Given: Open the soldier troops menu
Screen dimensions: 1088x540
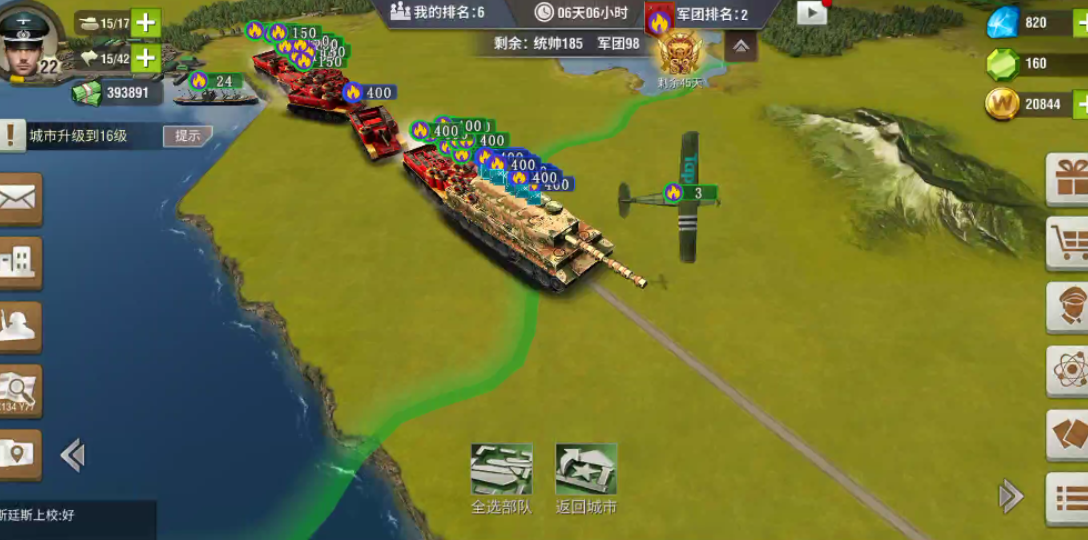Looking at the screenshot, I should (20, 327).
